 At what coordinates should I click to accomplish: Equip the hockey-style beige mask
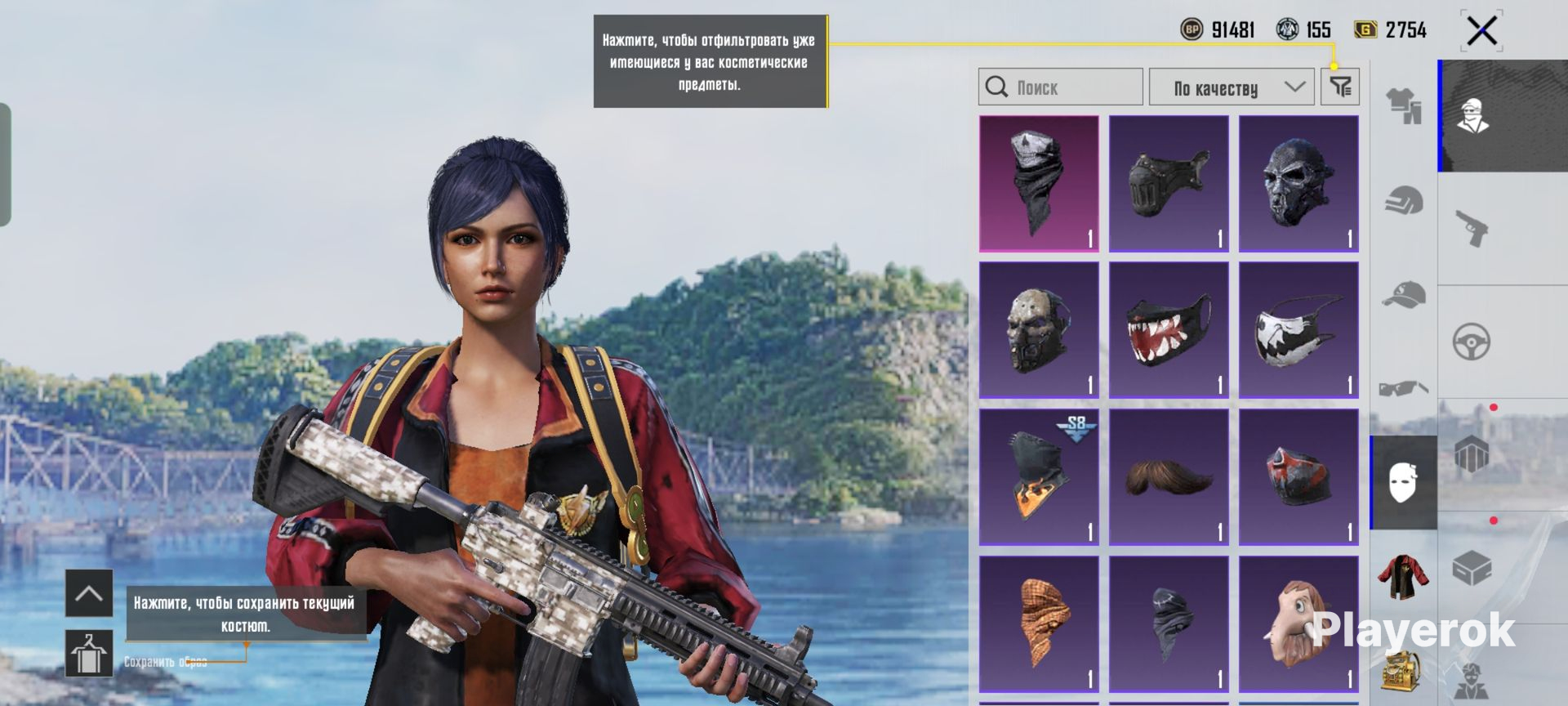point(1039,330)
